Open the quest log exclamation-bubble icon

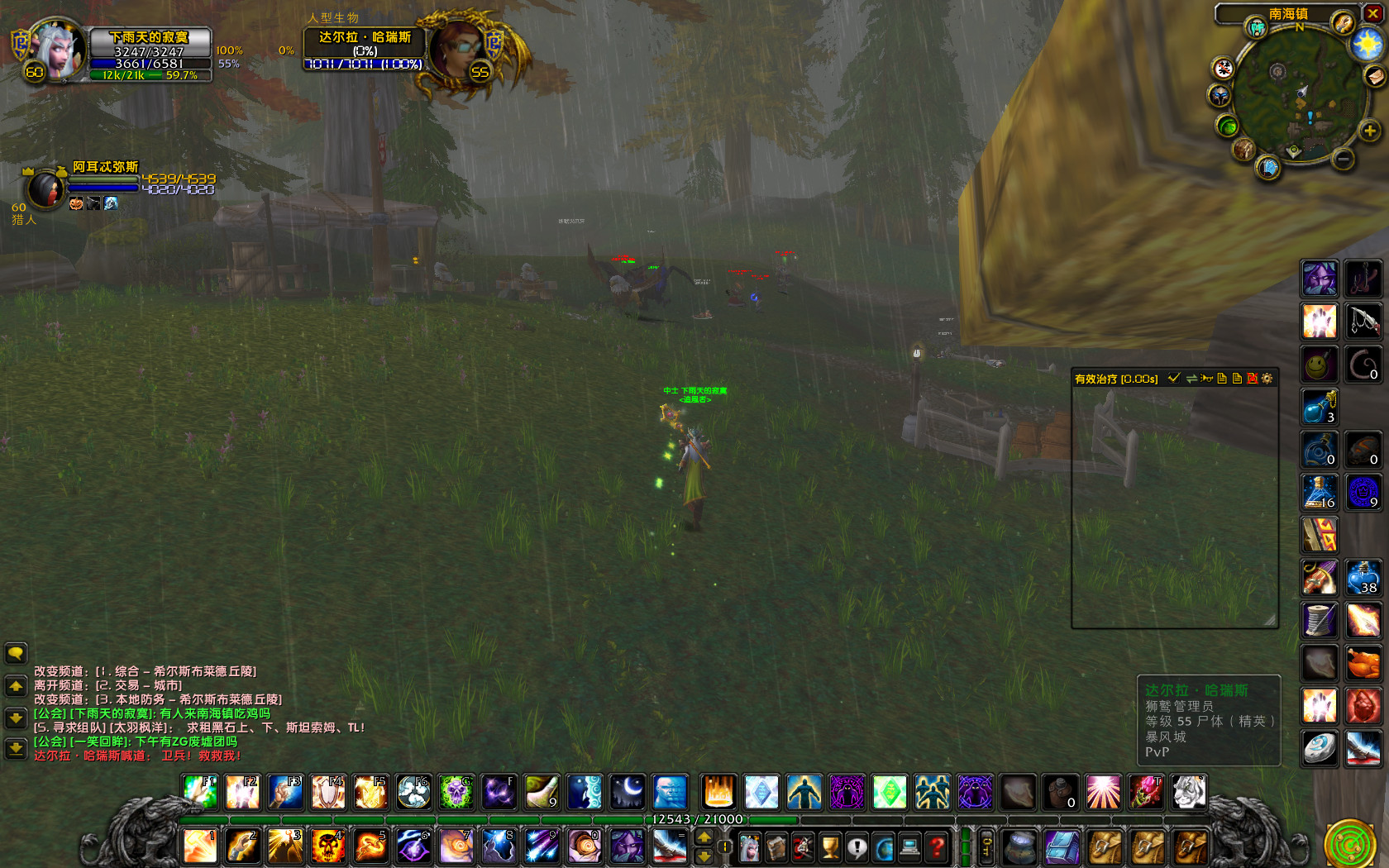pyautogui.click(x=857, y=846)
